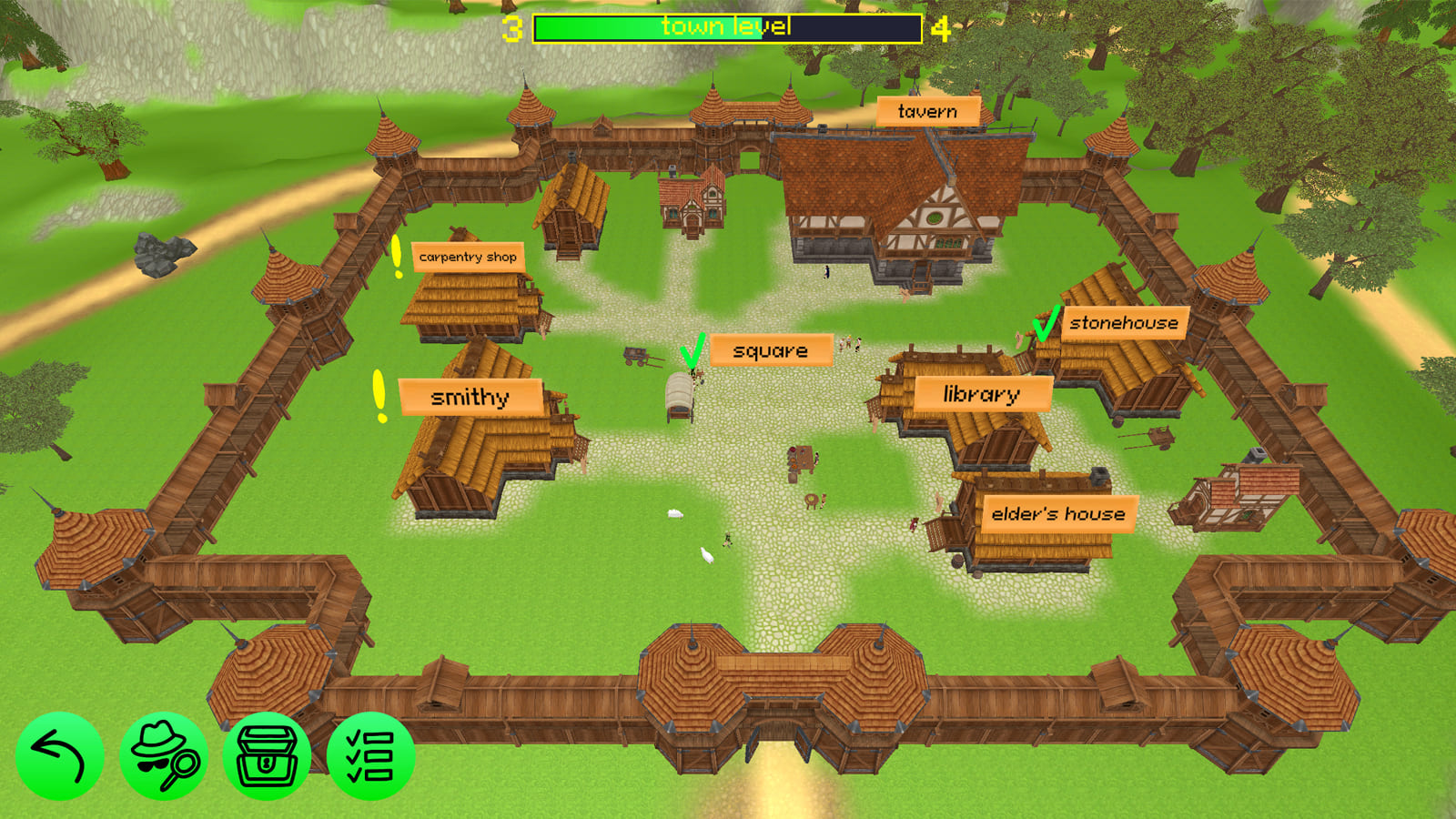The width and height of the screenshot is (1456, 819).
Task: Select the tavern label
Action: coord(927,111)
